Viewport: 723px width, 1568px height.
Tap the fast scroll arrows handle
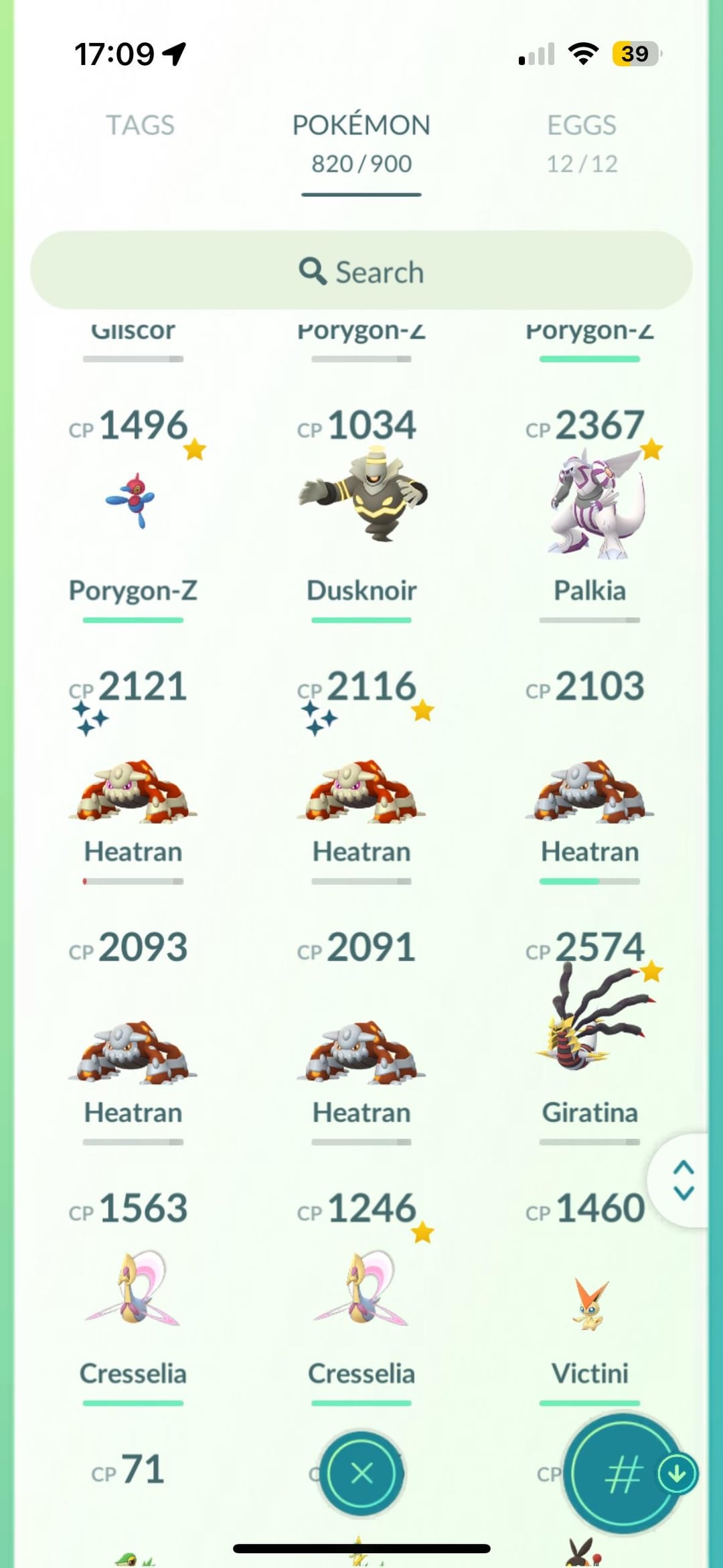683,1180
